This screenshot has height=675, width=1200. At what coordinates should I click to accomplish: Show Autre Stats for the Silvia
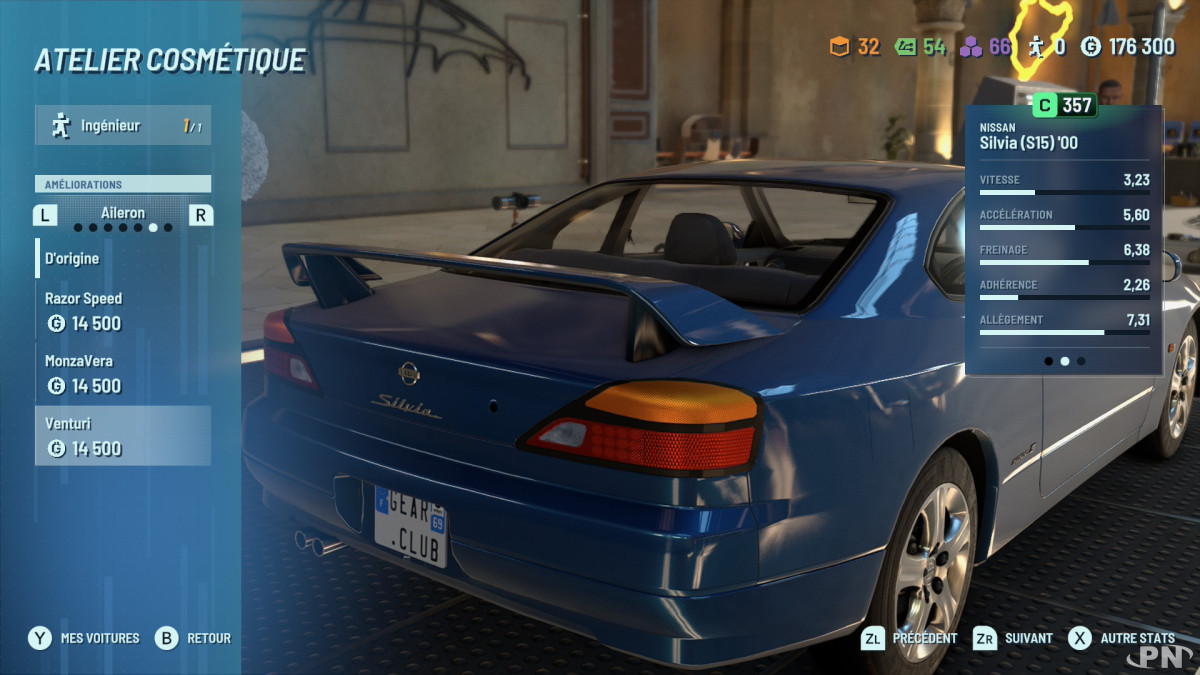1122,638
